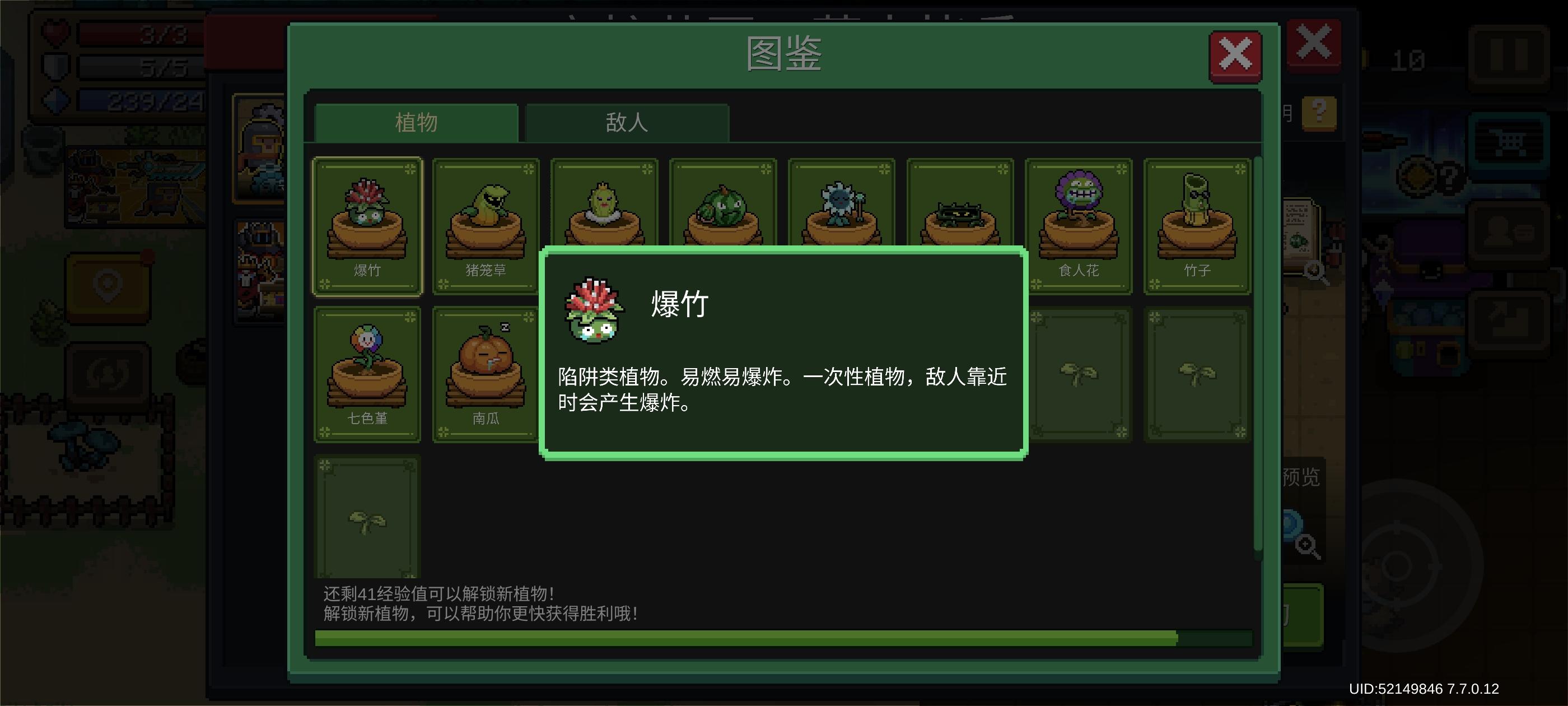The image size is (1568, 706).
Task: Select the 食人花 plant card
Action: tap(1079, 224)
